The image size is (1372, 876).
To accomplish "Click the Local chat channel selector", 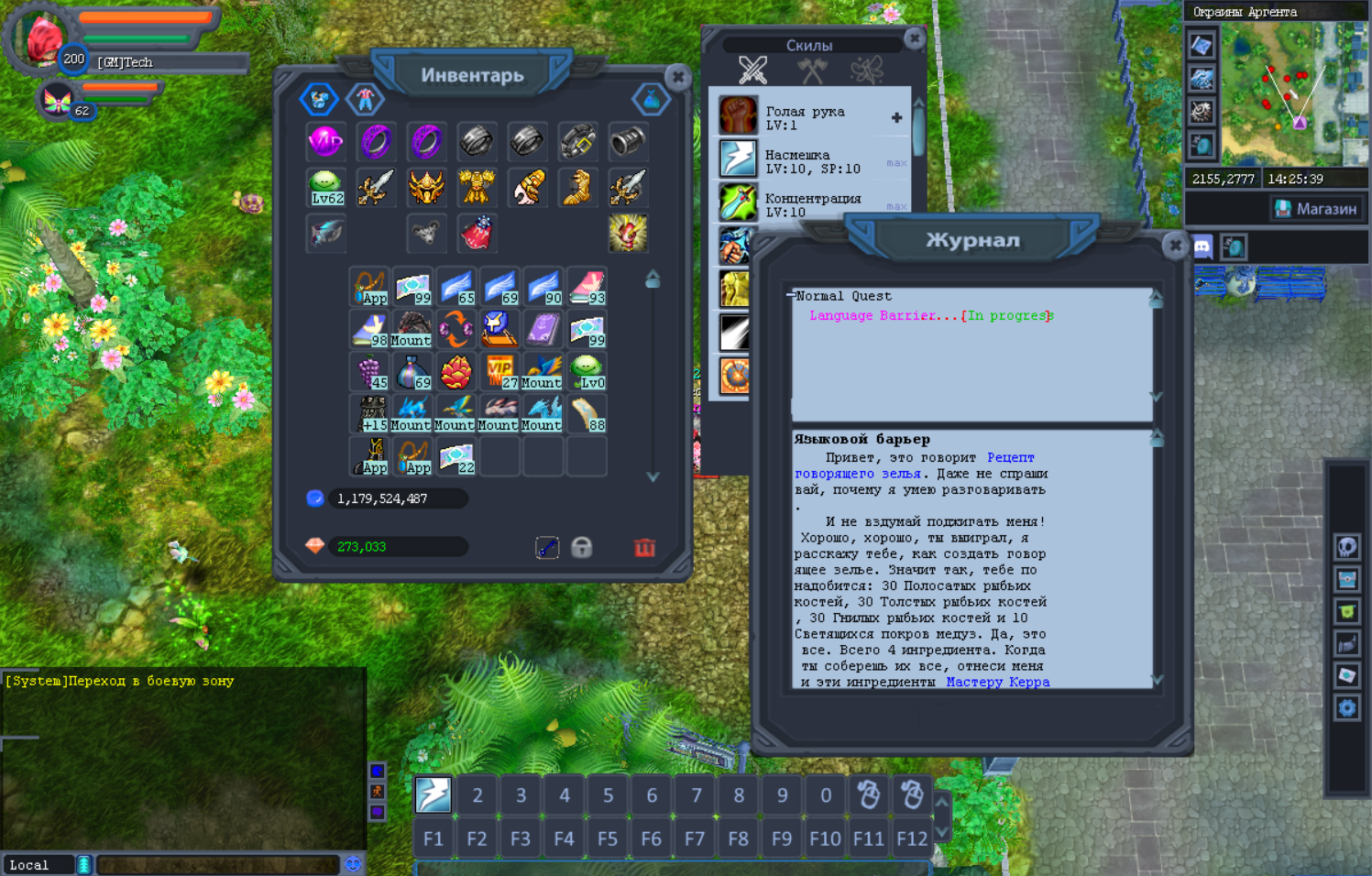I will pos(38,864).
